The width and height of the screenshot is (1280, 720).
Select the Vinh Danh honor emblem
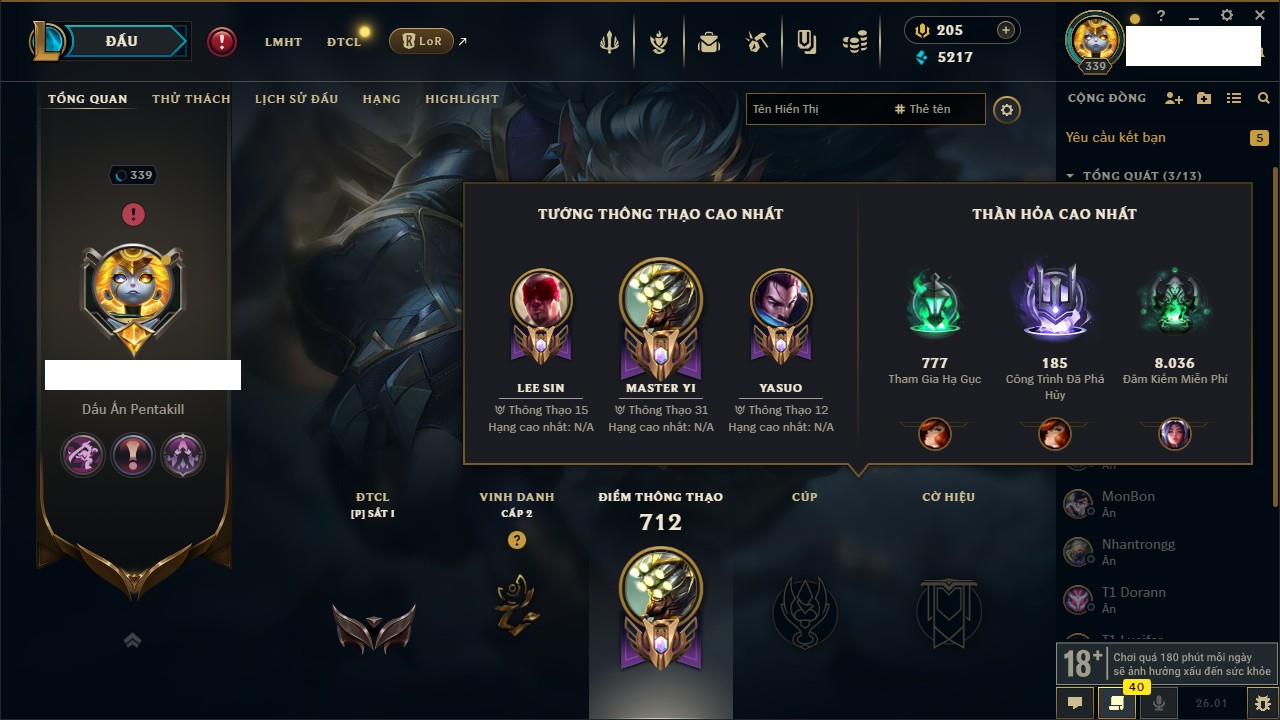click(x=517, y=605)
